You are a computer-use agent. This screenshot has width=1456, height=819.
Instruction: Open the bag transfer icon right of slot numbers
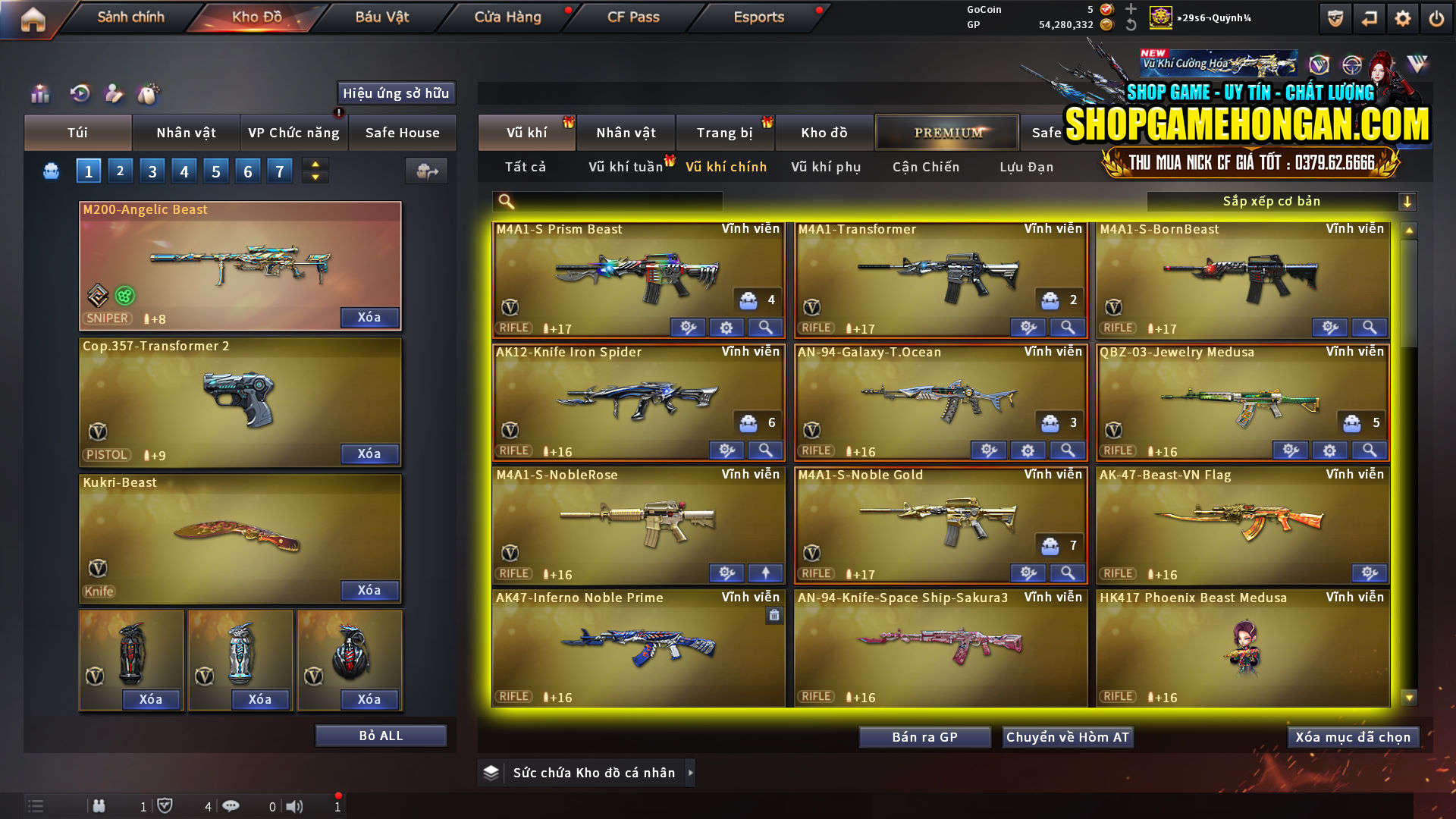pos(426,171)
